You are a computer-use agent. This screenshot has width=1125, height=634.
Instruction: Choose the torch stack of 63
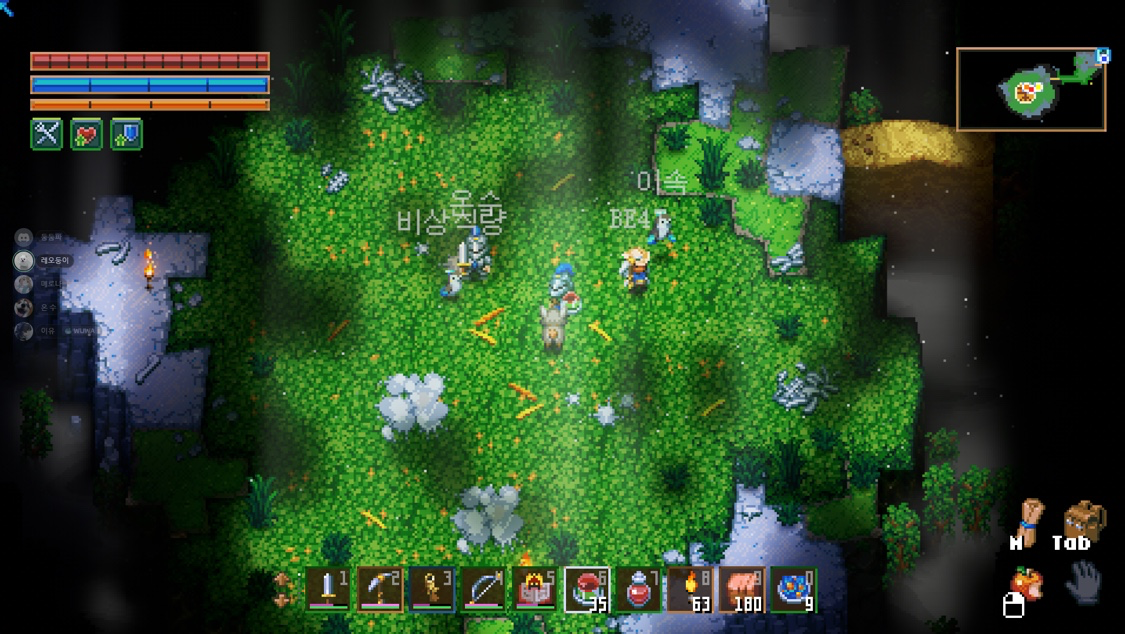(x=690, y=589)
